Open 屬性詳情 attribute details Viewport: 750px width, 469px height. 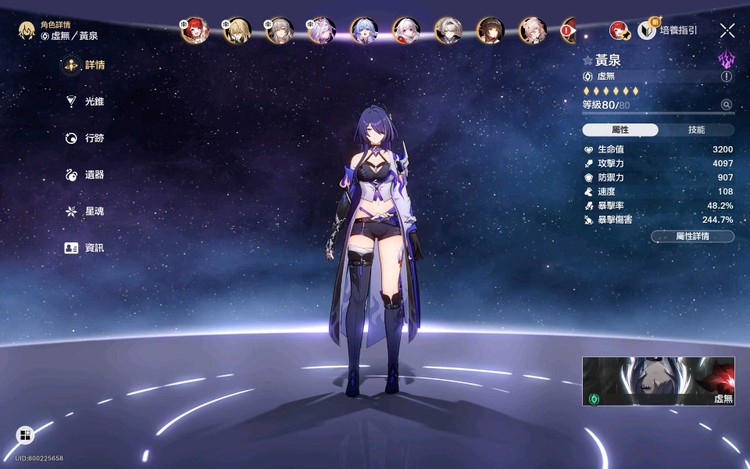(692, 236)
